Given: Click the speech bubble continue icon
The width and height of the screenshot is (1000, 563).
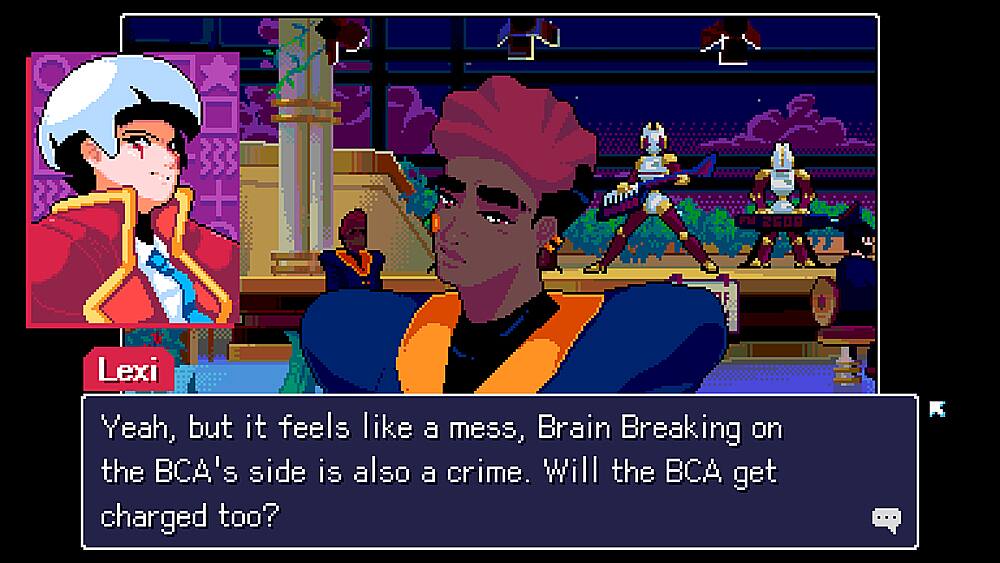Looking at the screenshot, I should click(x=886, y=518).
